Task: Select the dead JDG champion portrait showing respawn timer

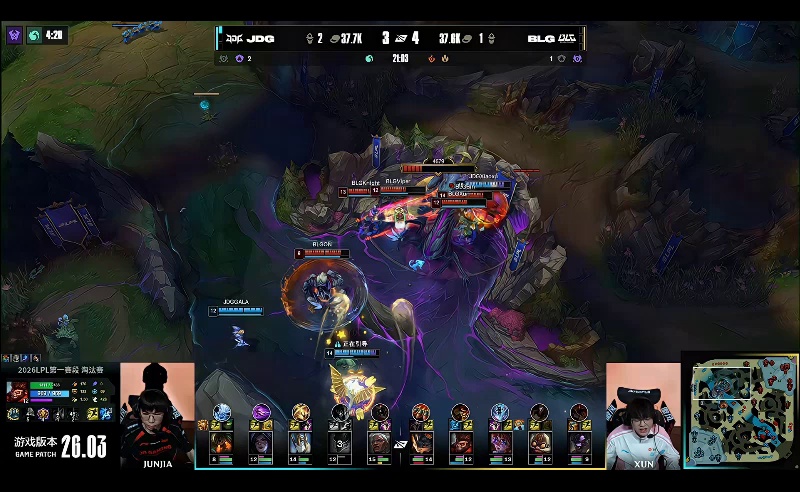Action: click(x=342, y=443)
